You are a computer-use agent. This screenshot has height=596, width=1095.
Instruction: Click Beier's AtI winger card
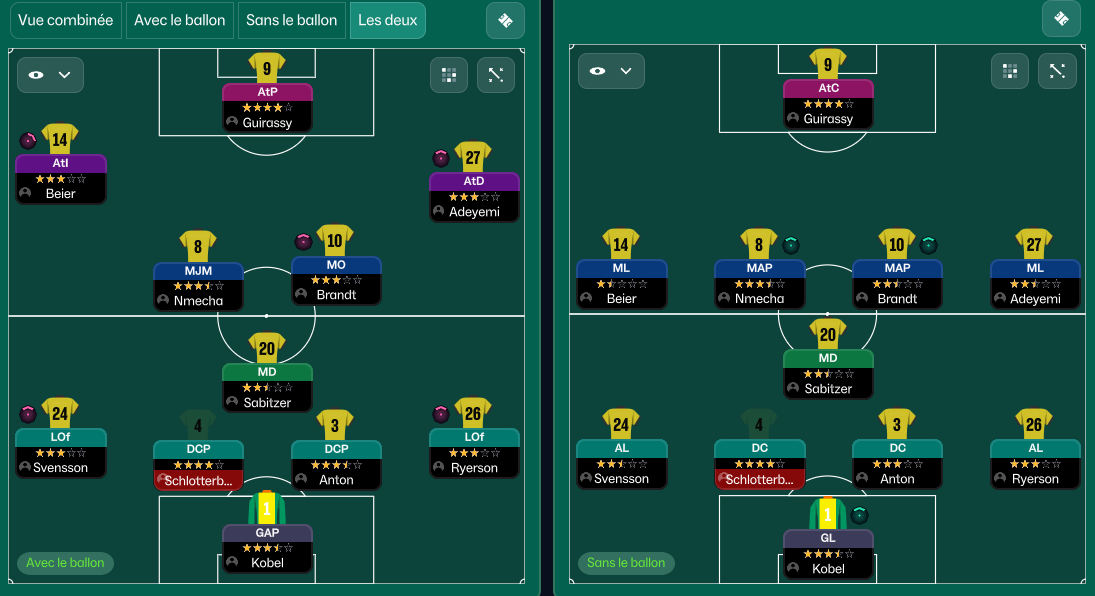click(61, 178)
